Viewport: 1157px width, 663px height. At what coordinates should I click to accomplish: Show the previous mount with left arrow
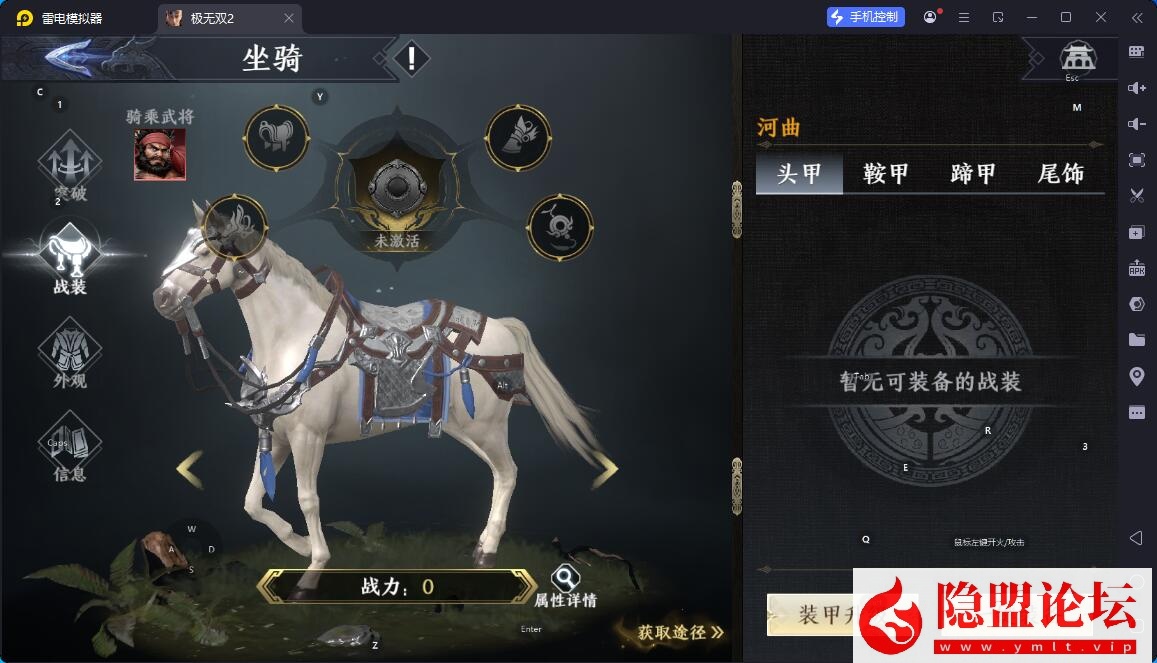click(x=189, y=469)
